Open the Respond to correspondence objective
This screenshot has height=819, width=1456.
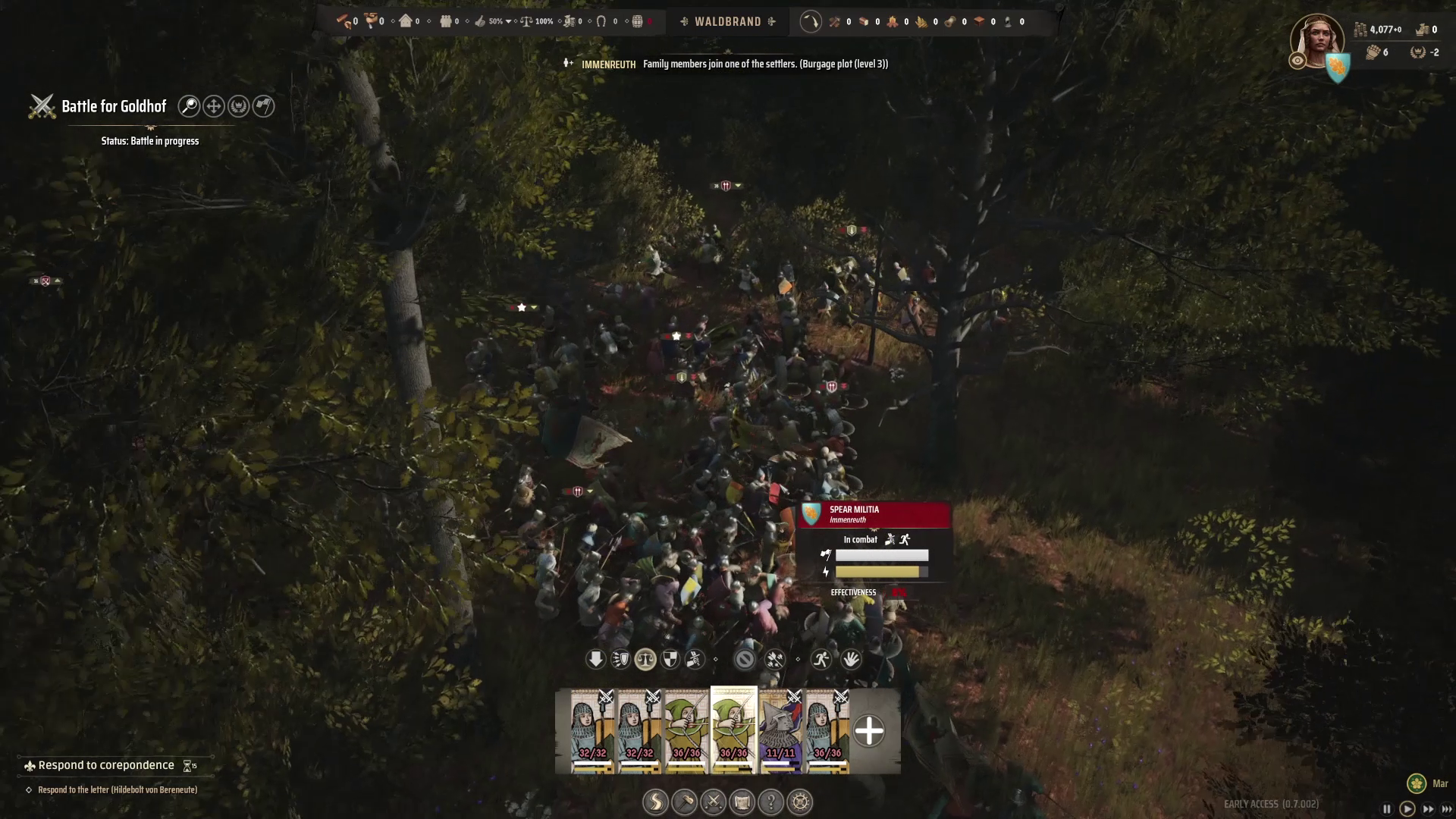[106, 765]
